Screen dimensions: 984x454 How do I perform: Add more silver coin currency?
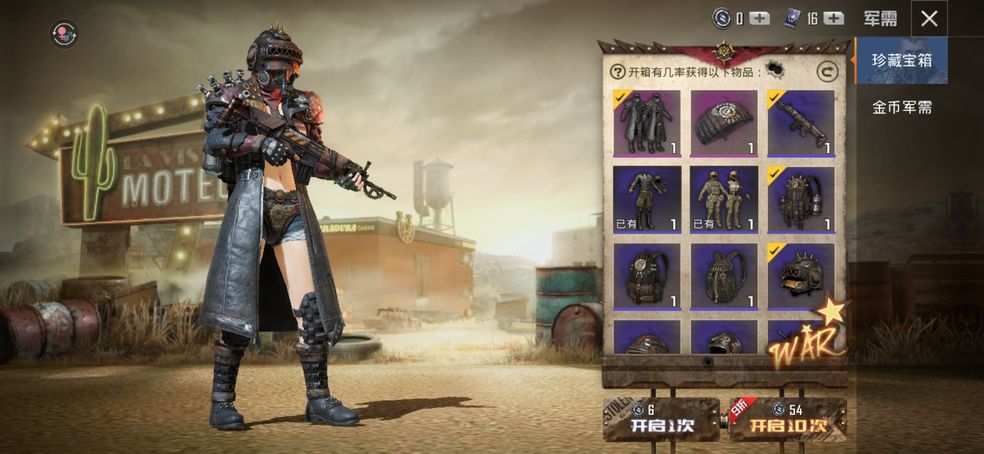pyautogui.click(x=759, y=18)
